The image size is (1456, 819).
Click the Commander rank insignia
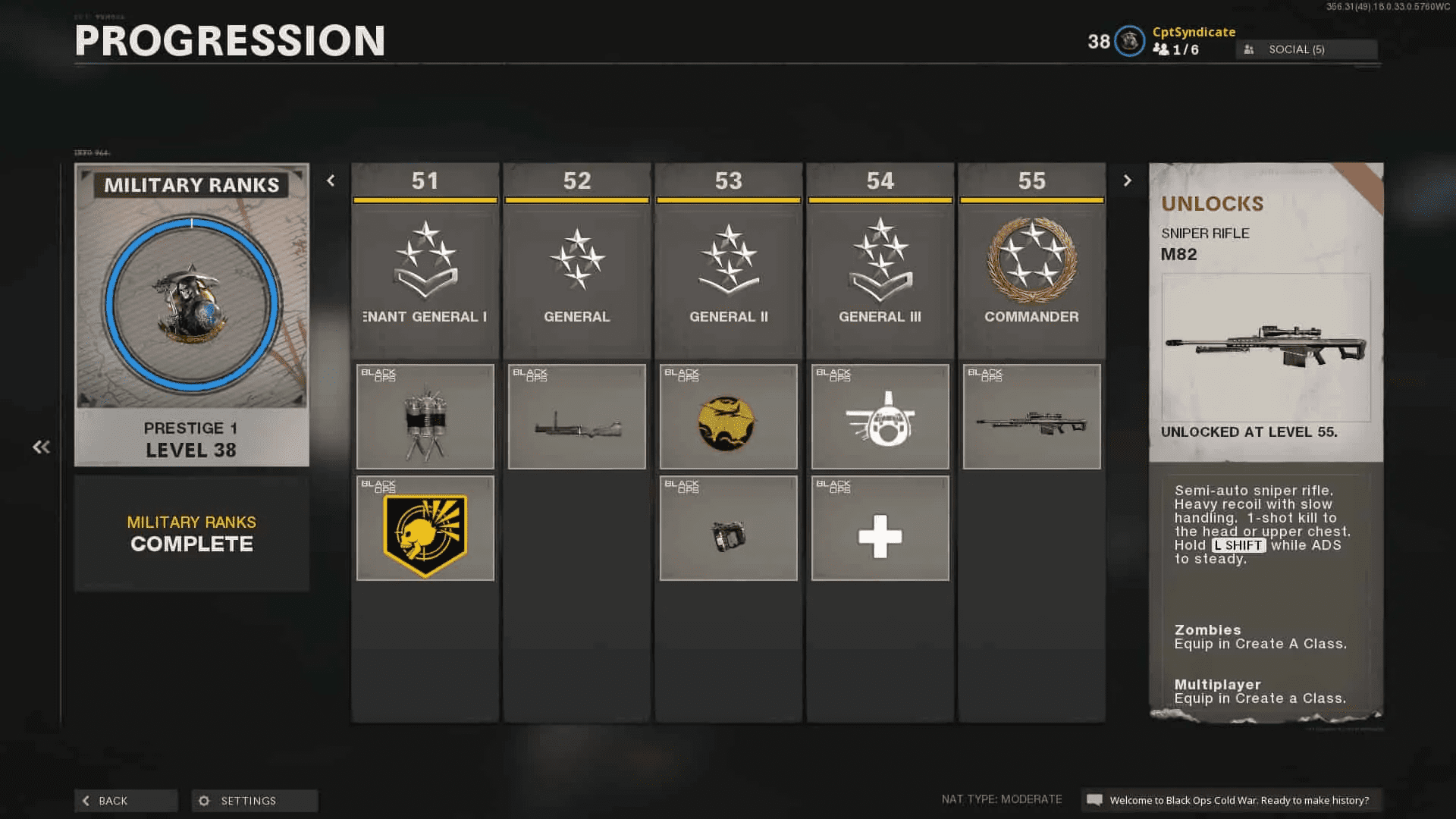click(1031, 262)
